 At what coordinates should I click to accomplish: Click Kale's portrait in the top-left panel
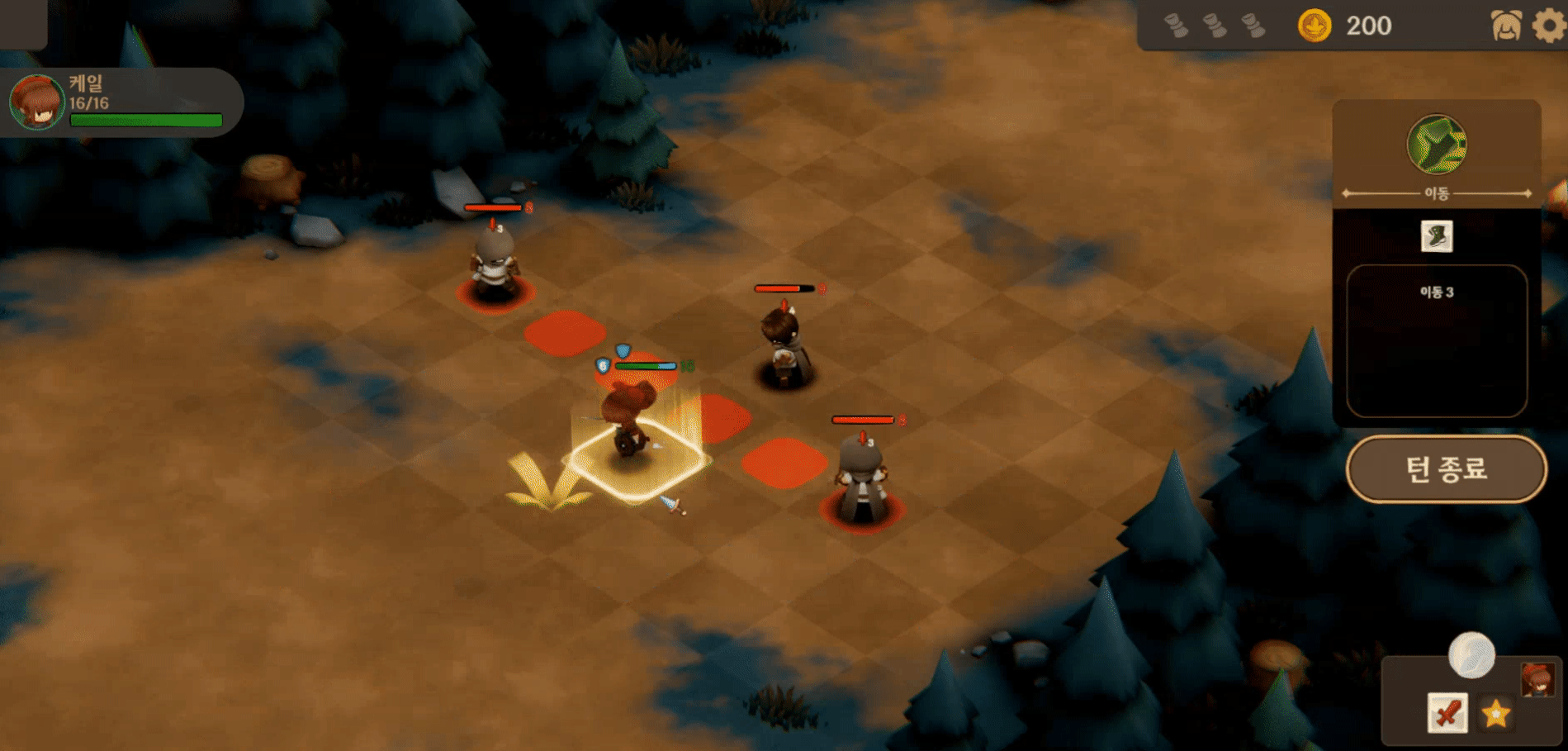tap(37, 102)
